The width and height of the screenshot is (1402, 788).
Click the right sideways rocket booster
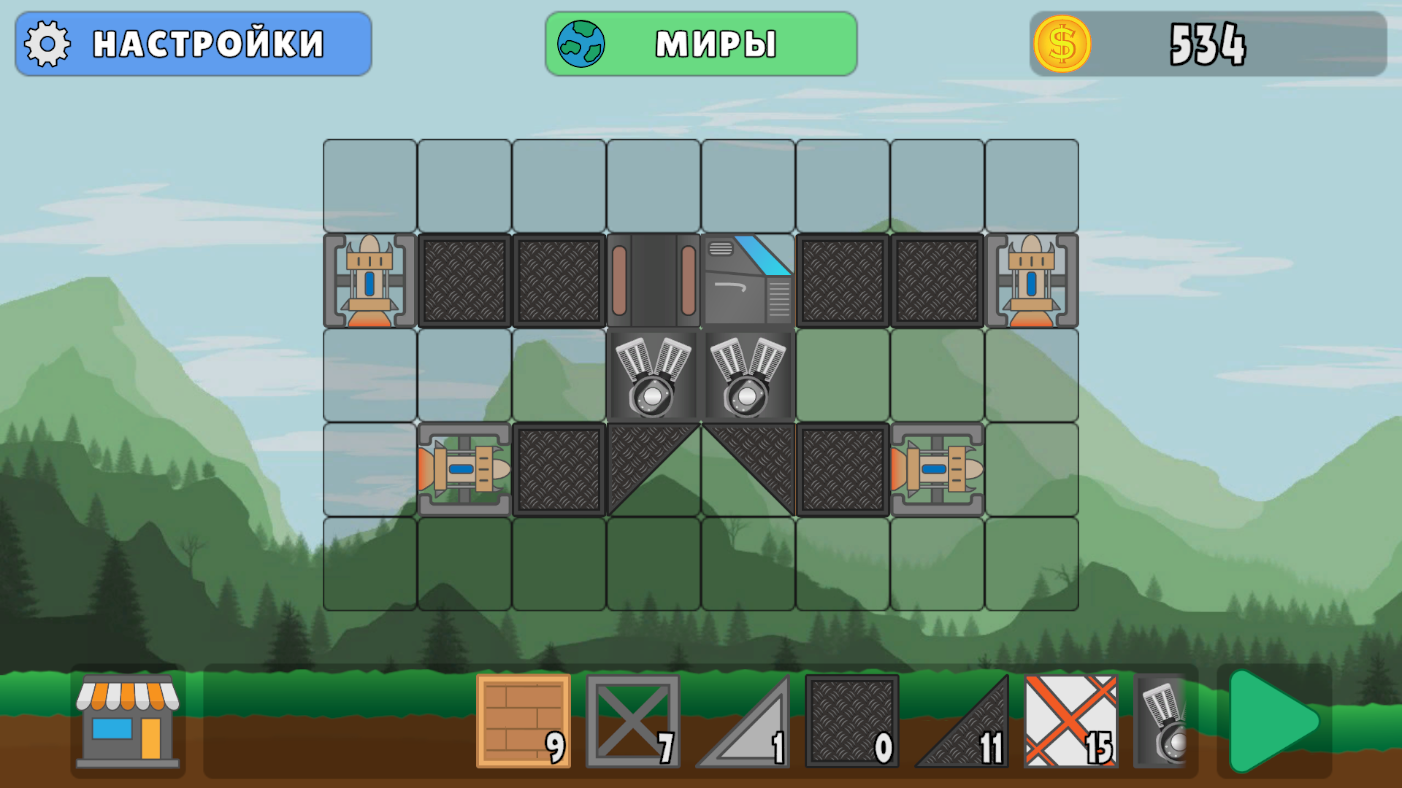937,468
